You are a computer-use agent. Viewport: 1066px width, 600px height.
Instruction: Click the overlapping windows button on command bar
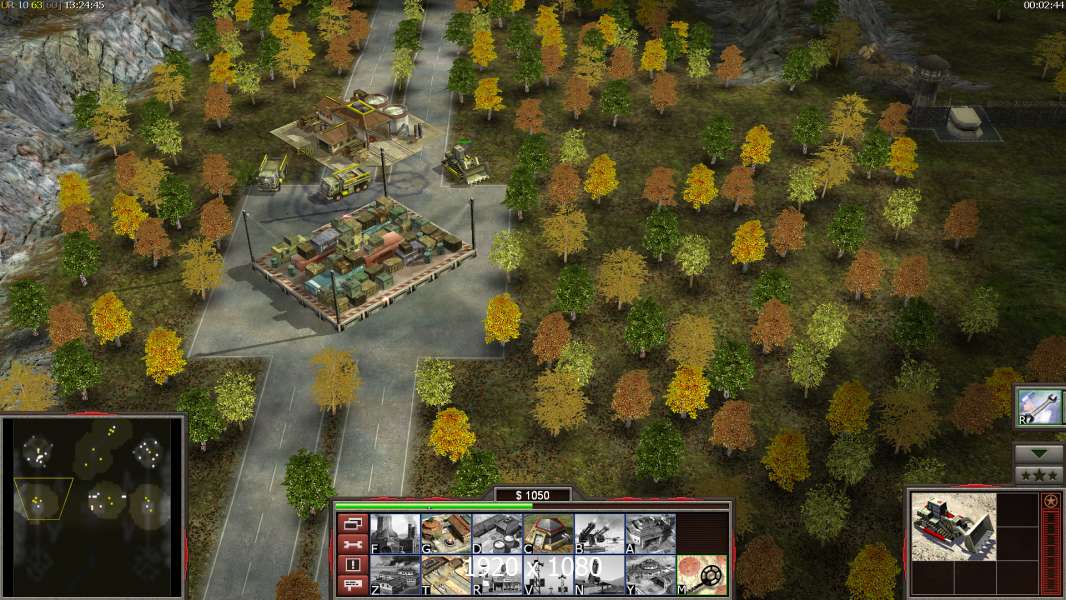coord(351,523)
